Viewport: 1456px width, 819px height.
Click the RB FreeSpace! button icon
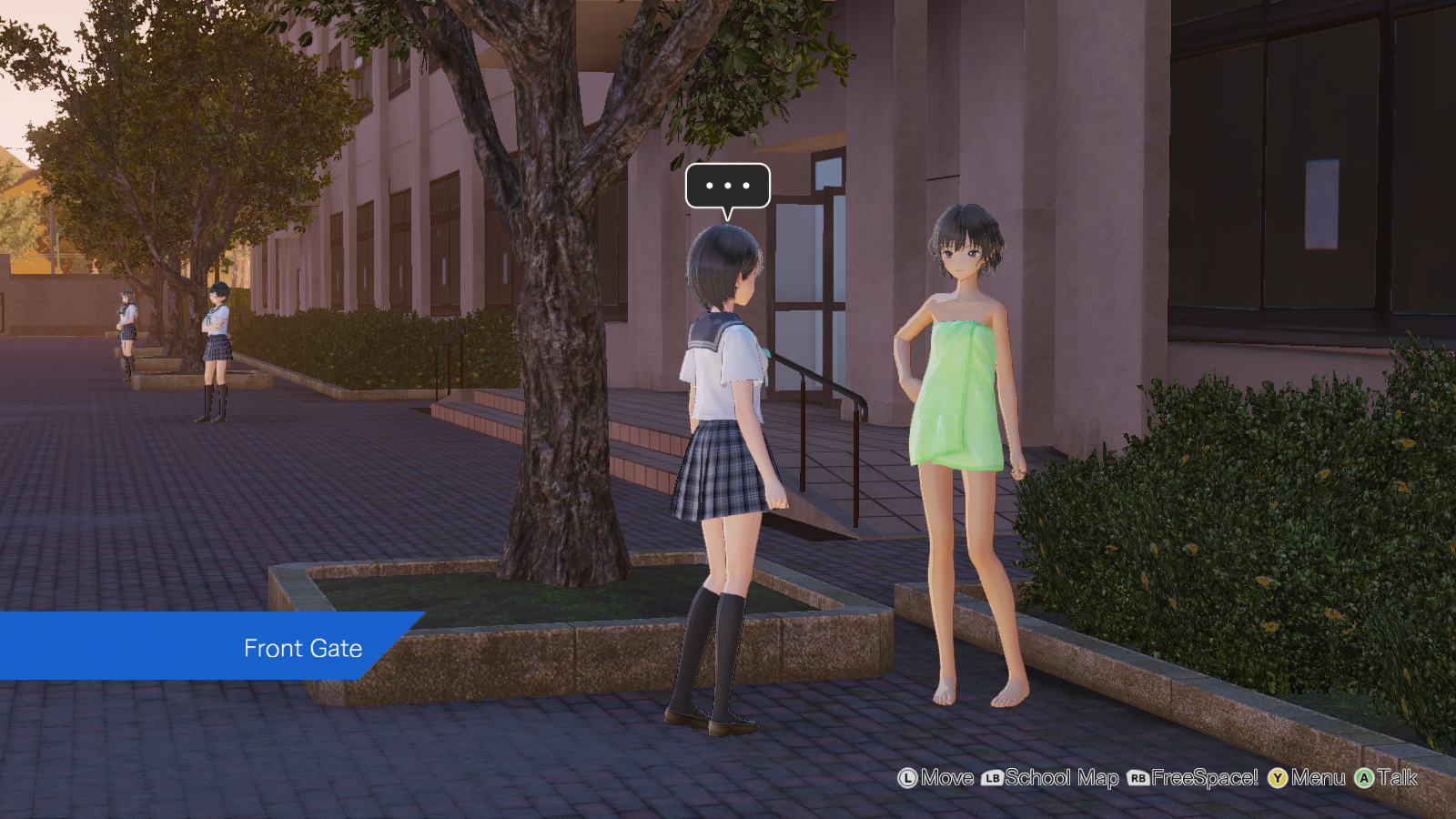[1138, 779]
